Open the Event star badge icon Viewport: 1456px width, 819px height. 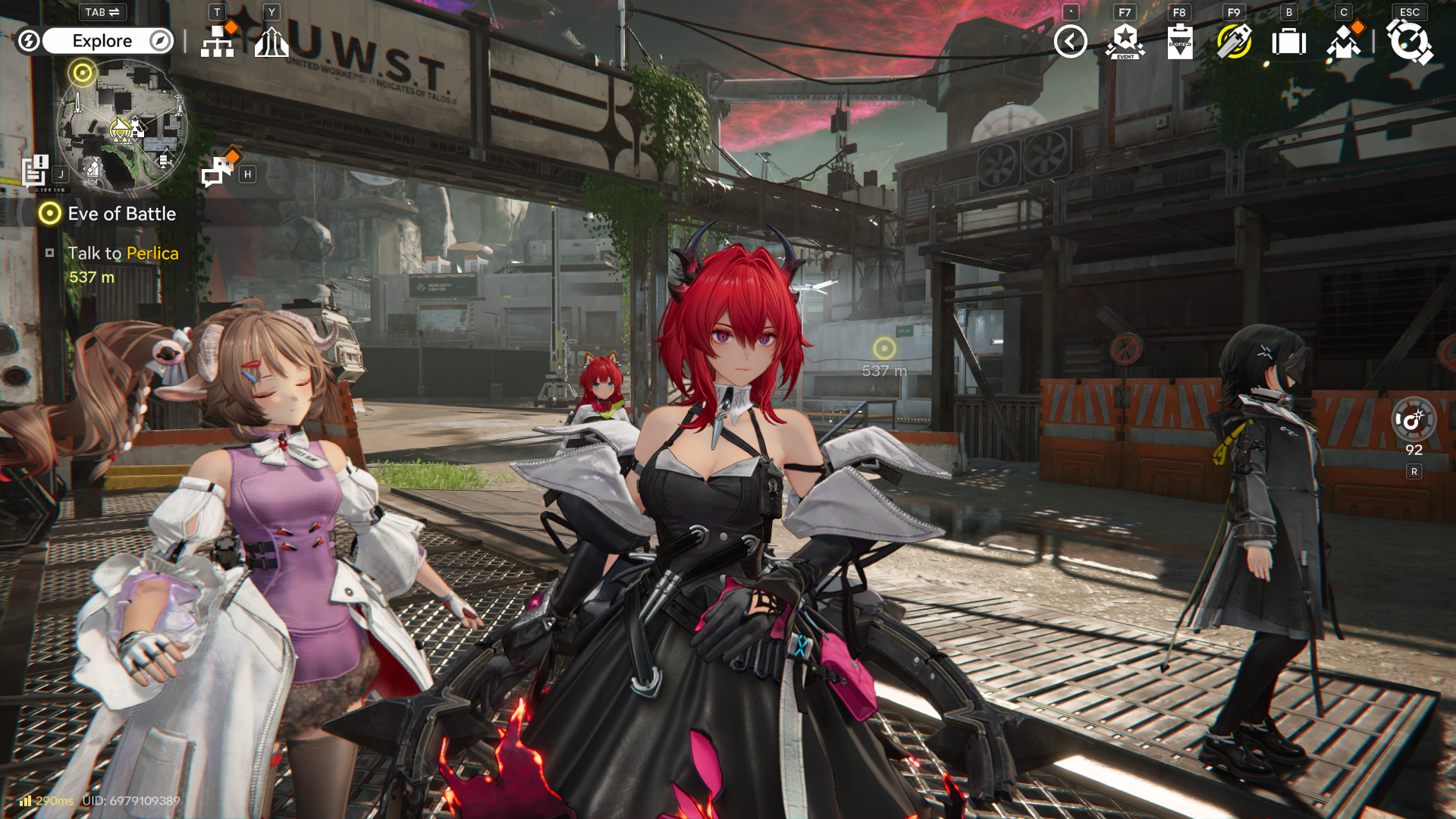(1125, 42)
